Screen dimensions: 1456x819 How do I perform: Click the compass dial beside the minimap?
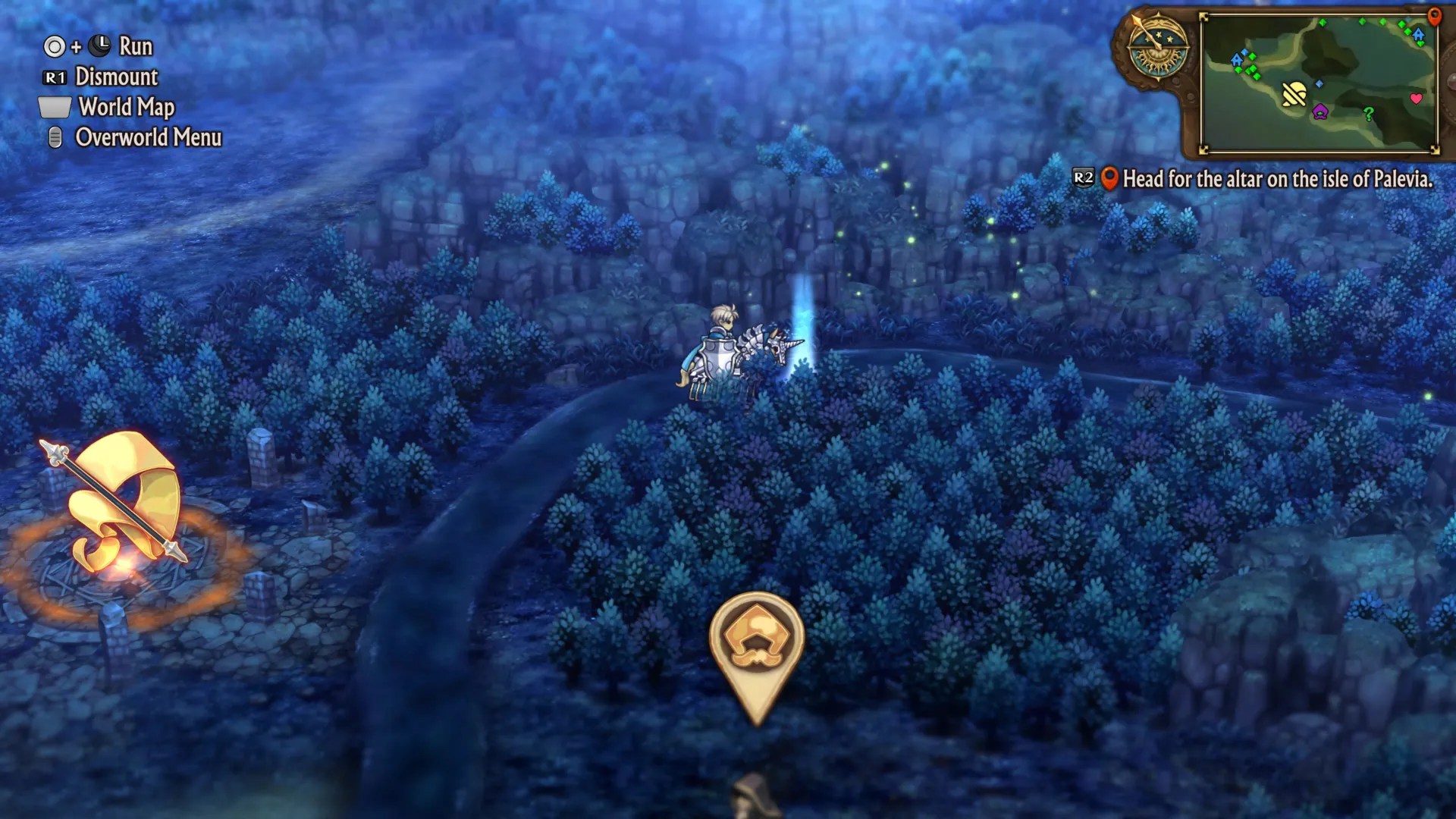click(1159, 47)
